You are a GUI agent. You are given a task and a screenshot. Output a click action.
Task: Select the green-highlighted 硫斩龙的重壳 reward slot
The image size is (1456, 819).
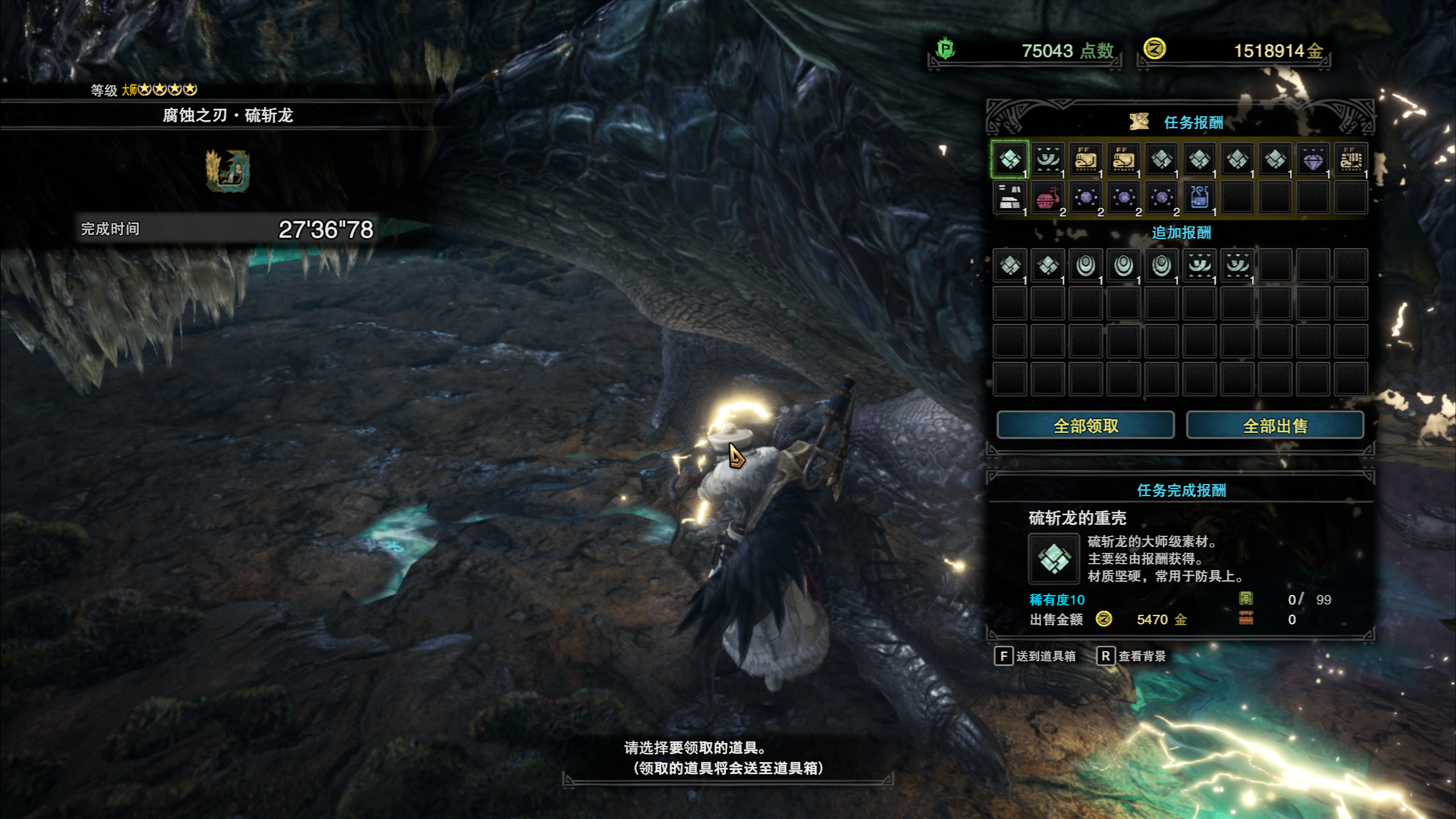[1010, 160]
